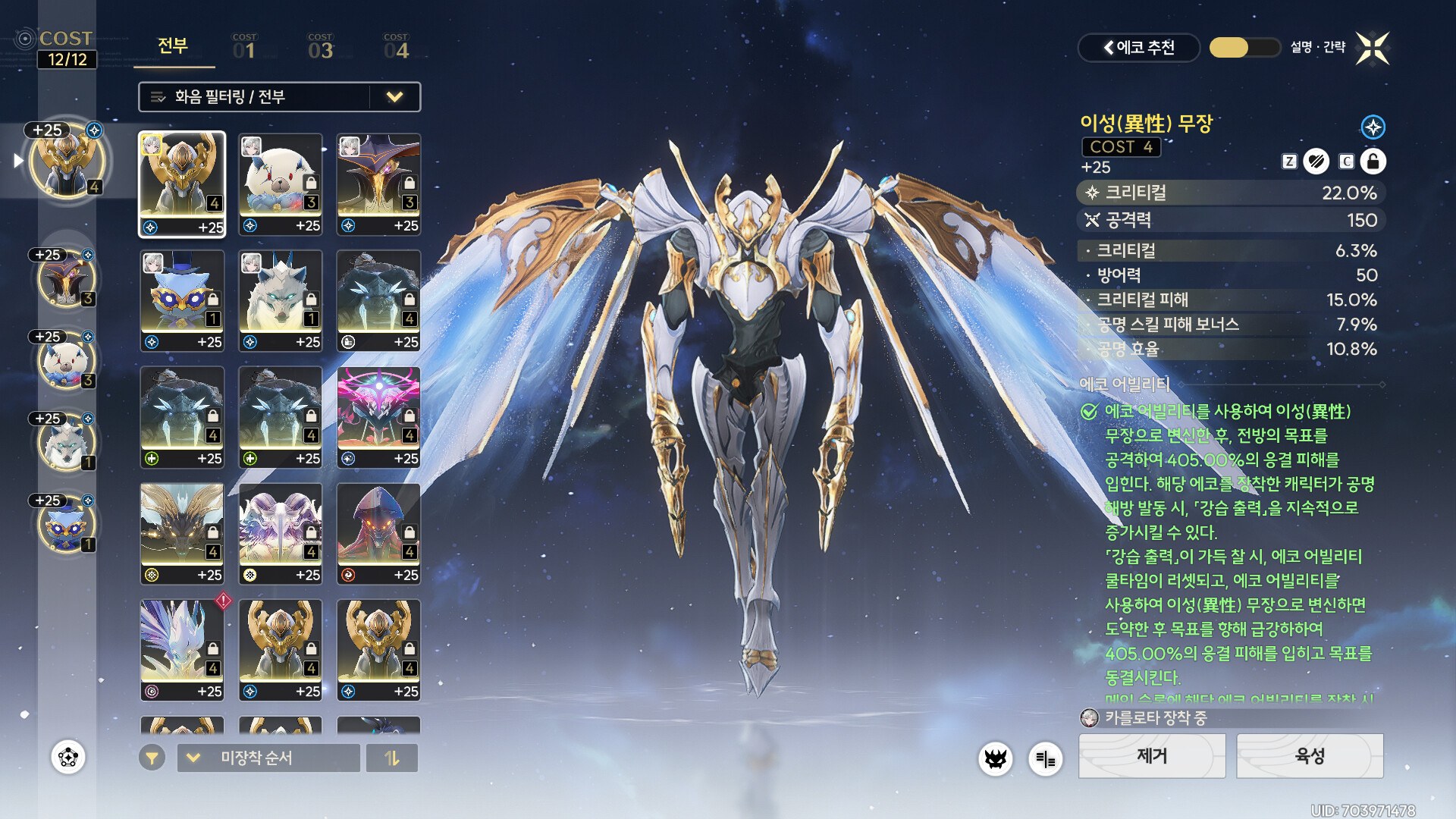Screen dimensions: 1456x819
Task: Open the 육성 (Upgrade) button
Action: 1310,756
